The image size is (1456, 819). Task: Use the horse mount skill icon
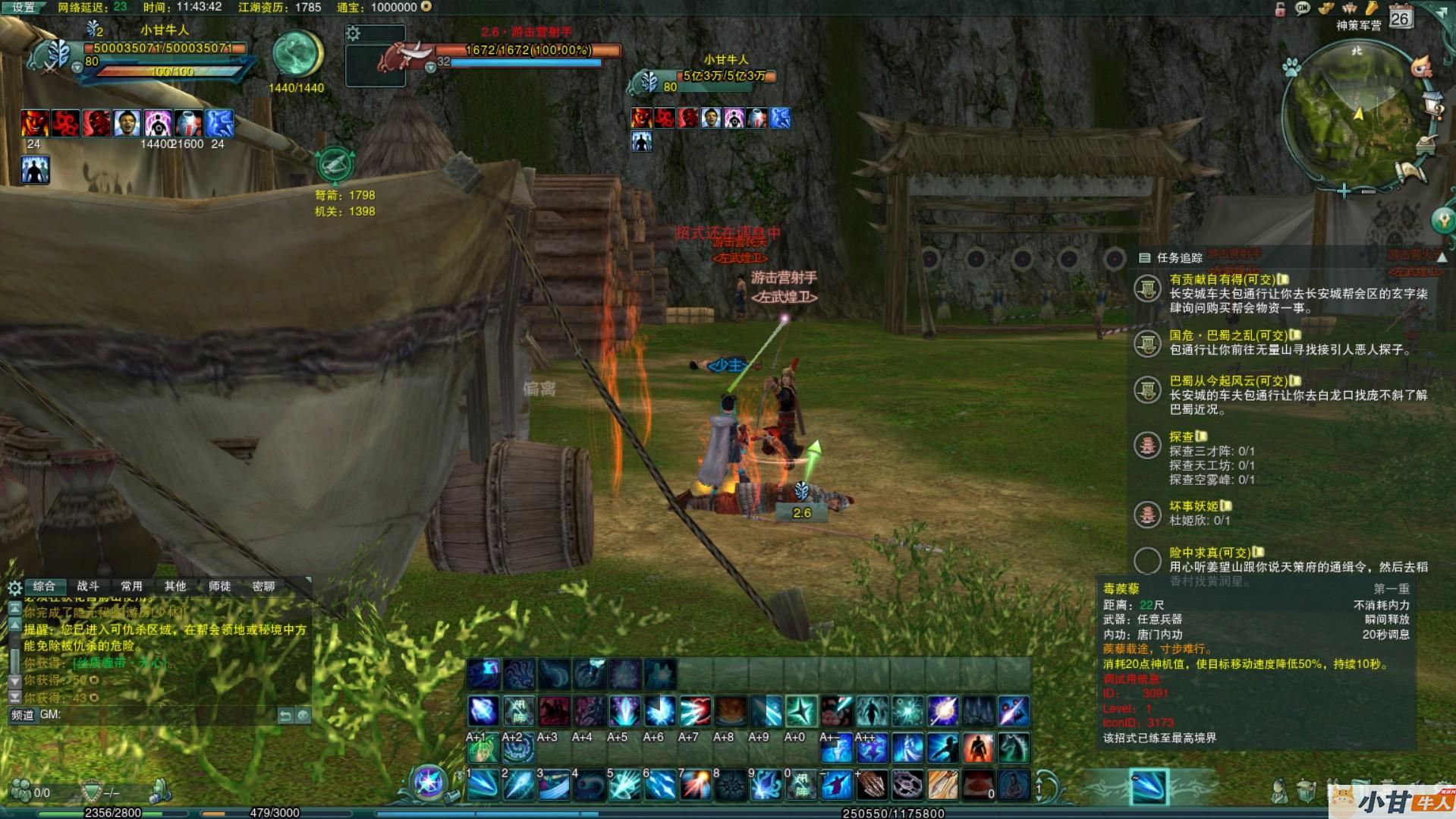tap(1014, 748)
